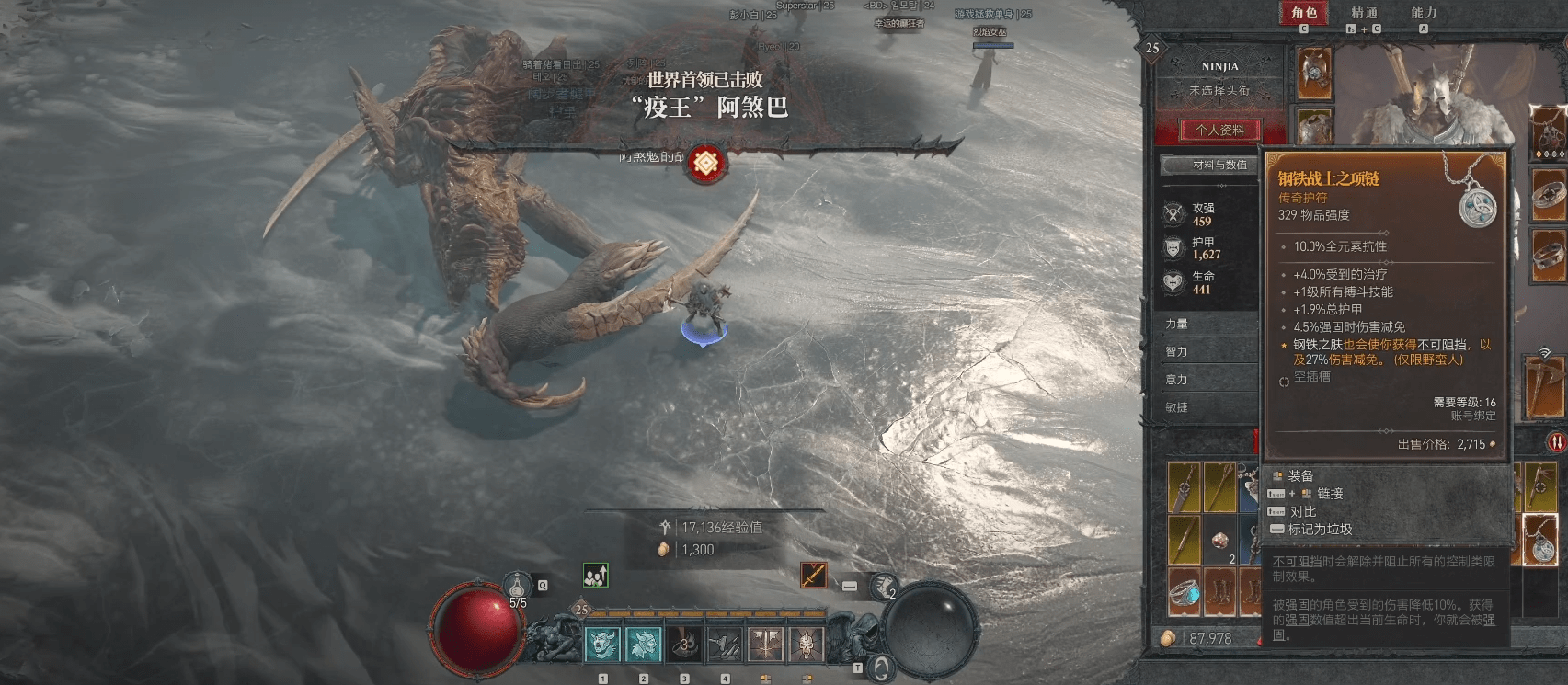Select the 能力 (Abilities) tab

1423,13
